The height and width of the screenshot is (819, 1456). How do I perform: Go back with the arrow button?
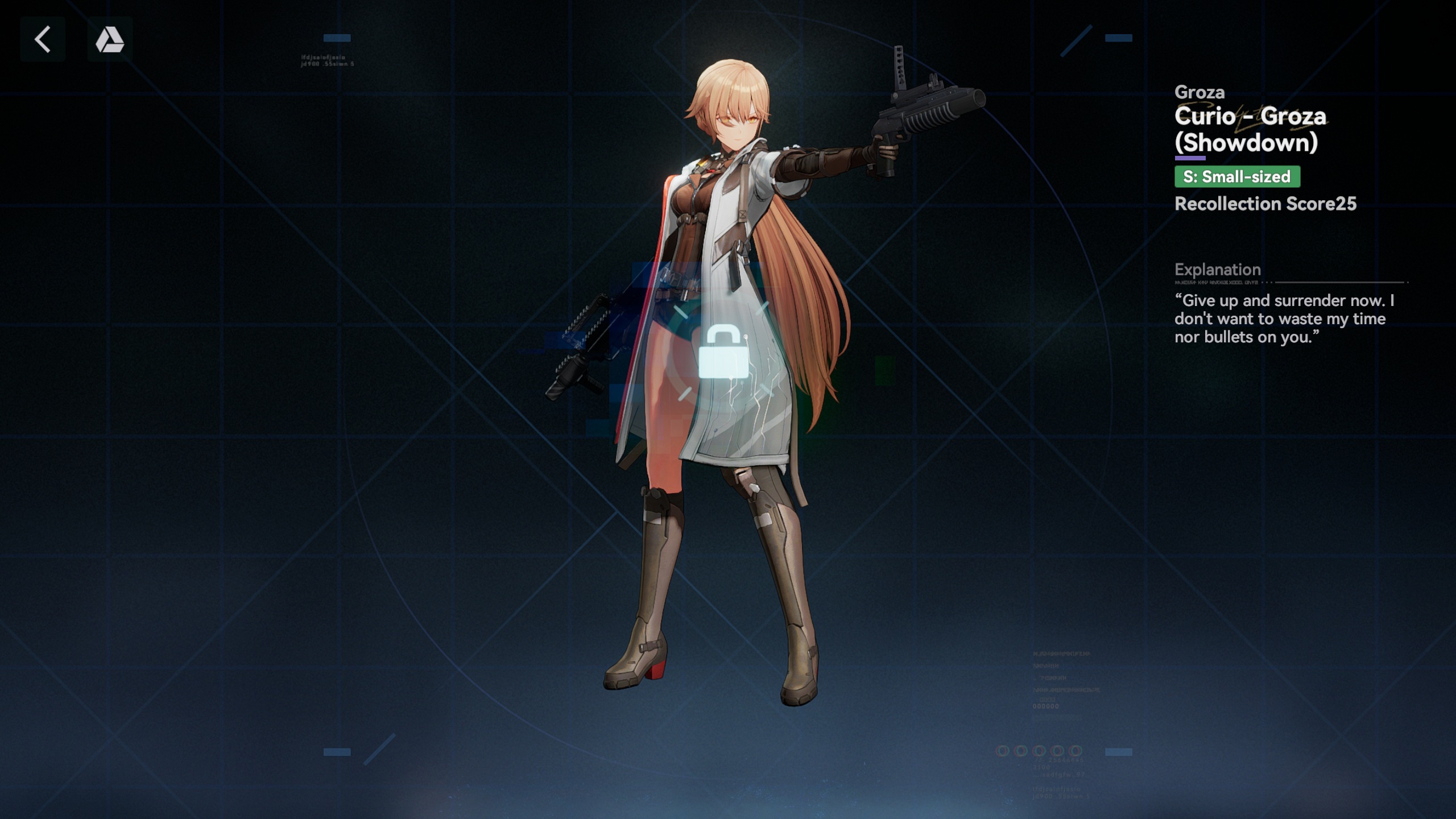click(43, 39)
